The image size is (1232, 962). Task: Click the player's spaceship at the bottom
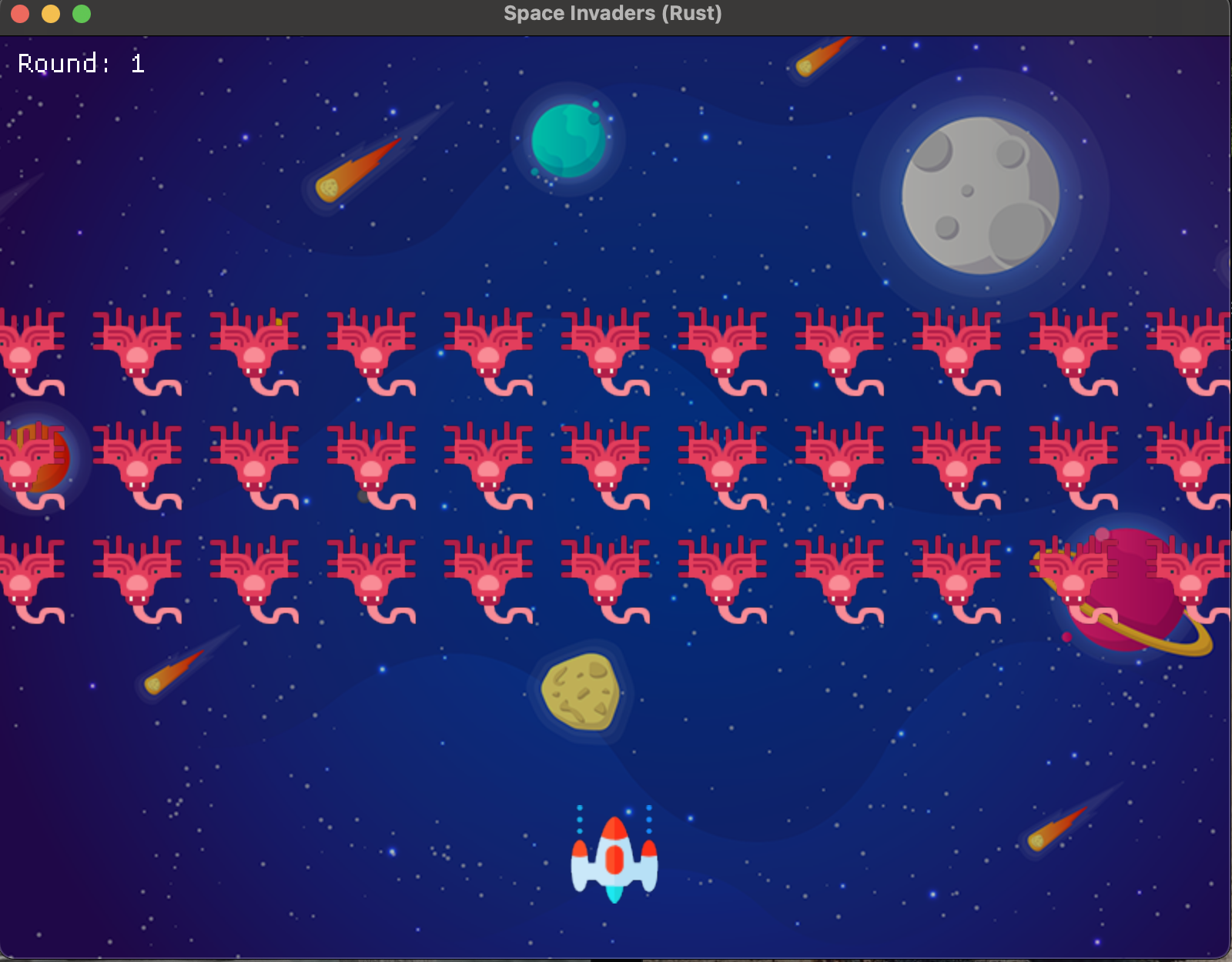pos(614,862)
